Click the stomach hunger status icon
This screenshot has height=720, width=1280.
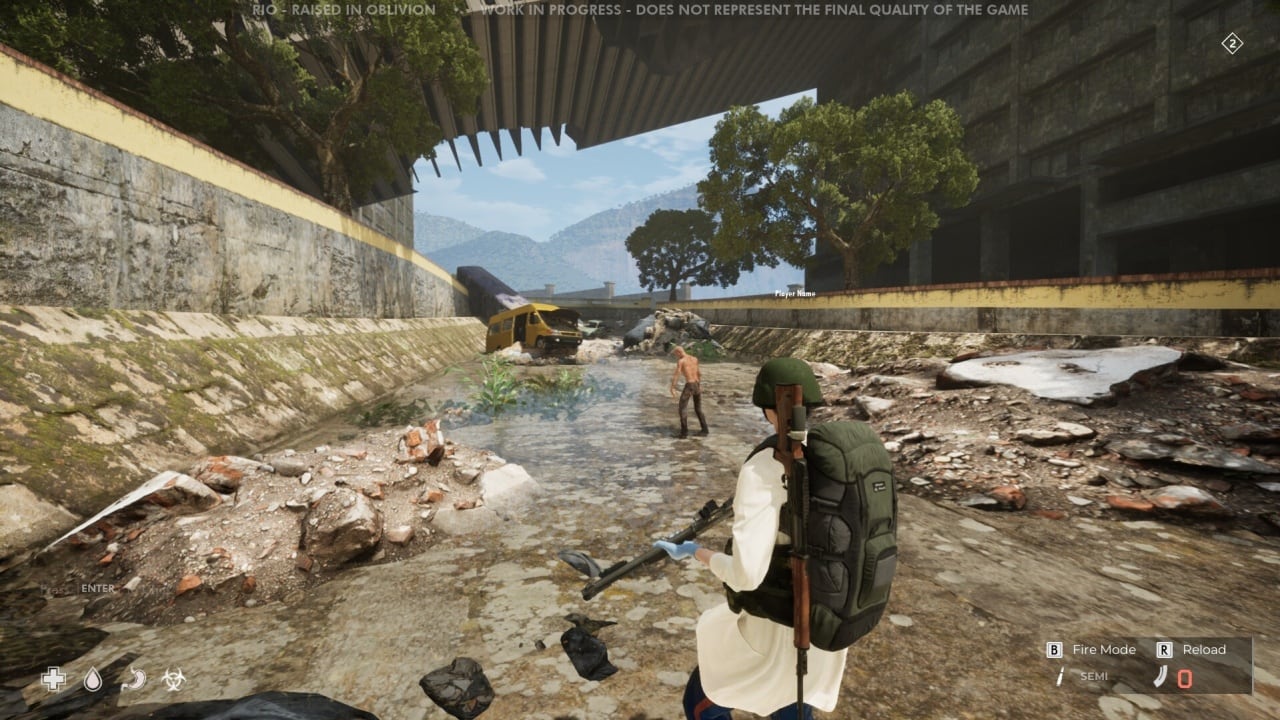(x=133, y=680)
